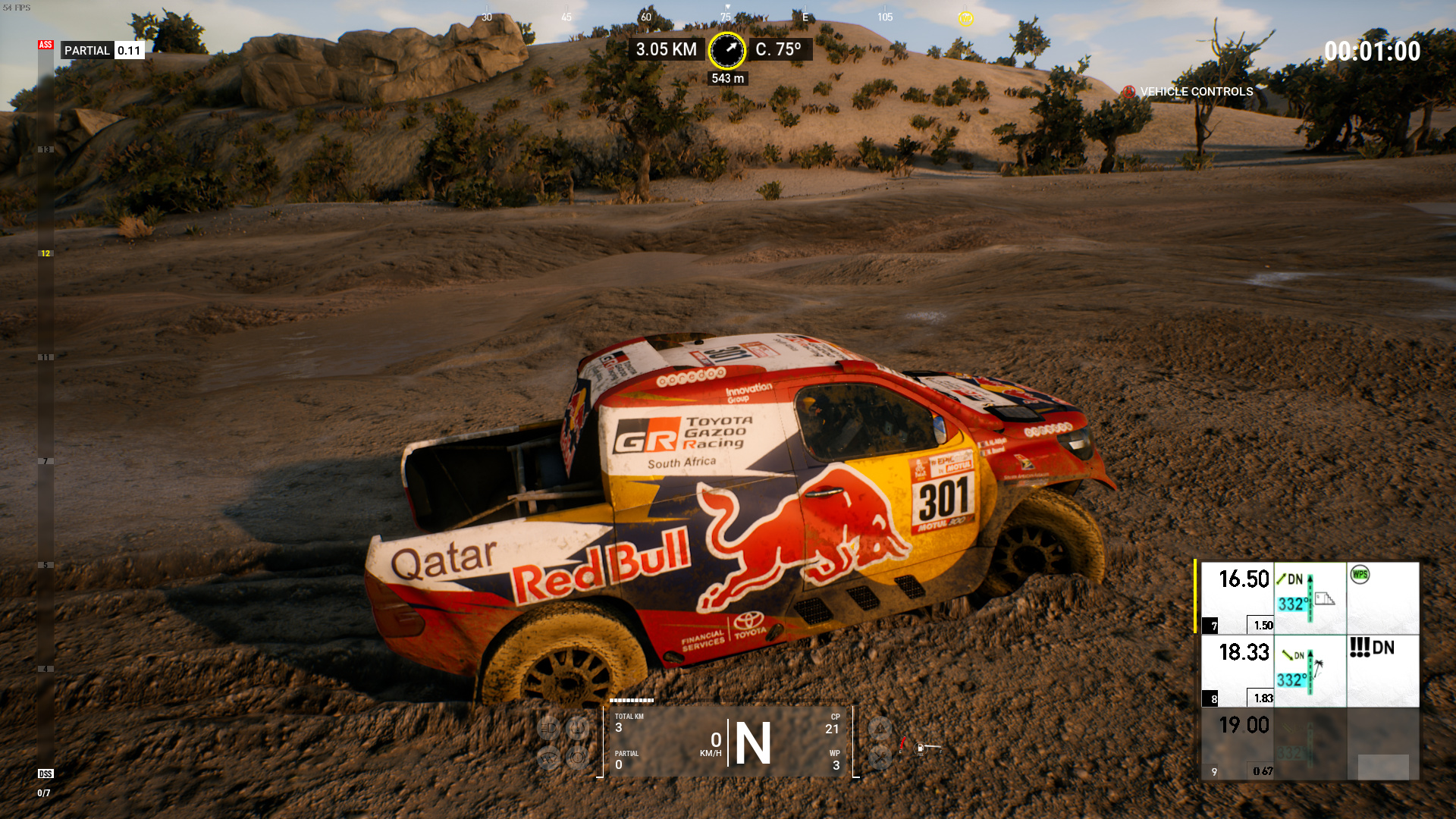Click the DSS marker on stage progress bar

45,773
